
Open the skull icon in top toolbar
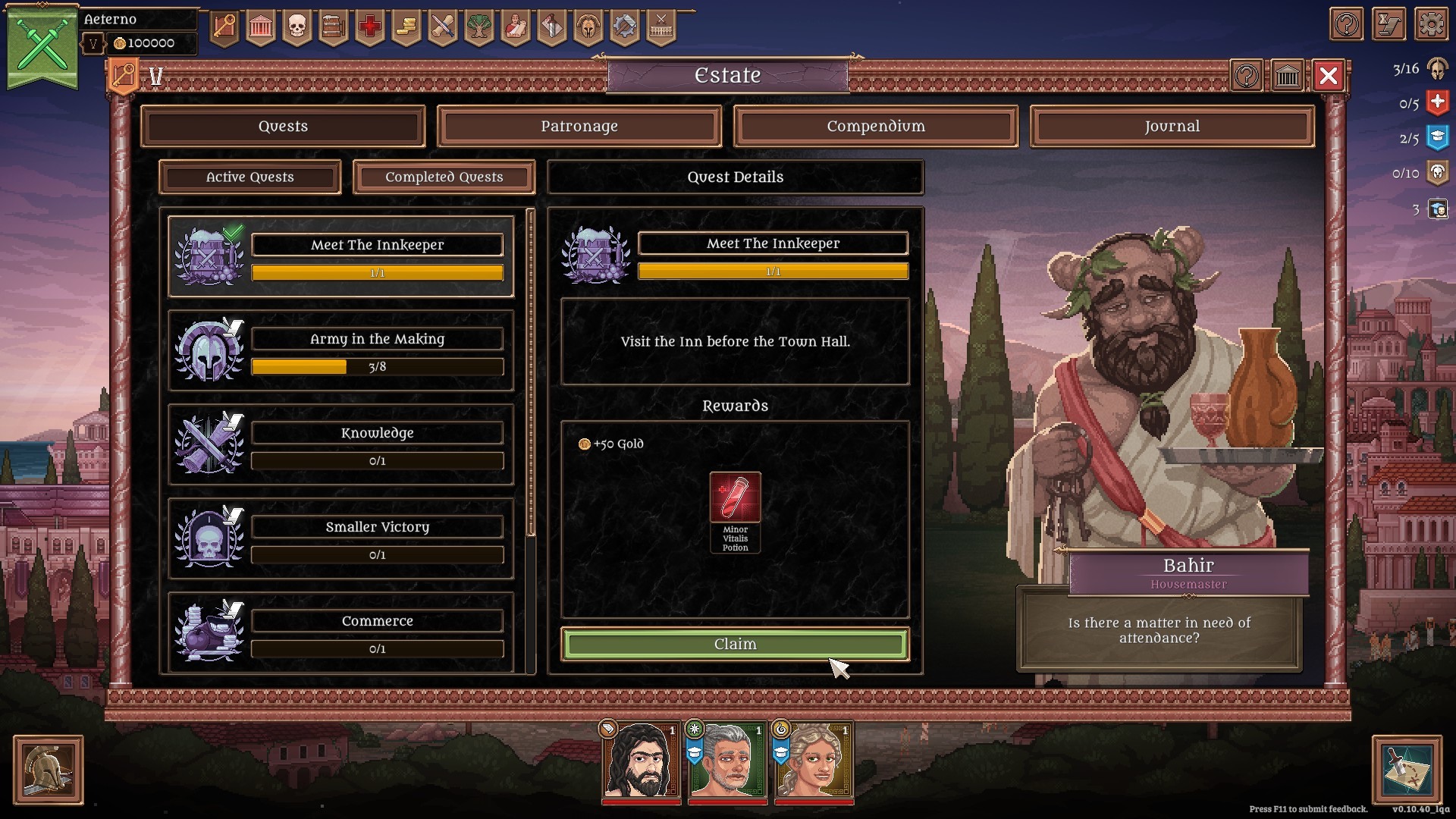point(297,27)
